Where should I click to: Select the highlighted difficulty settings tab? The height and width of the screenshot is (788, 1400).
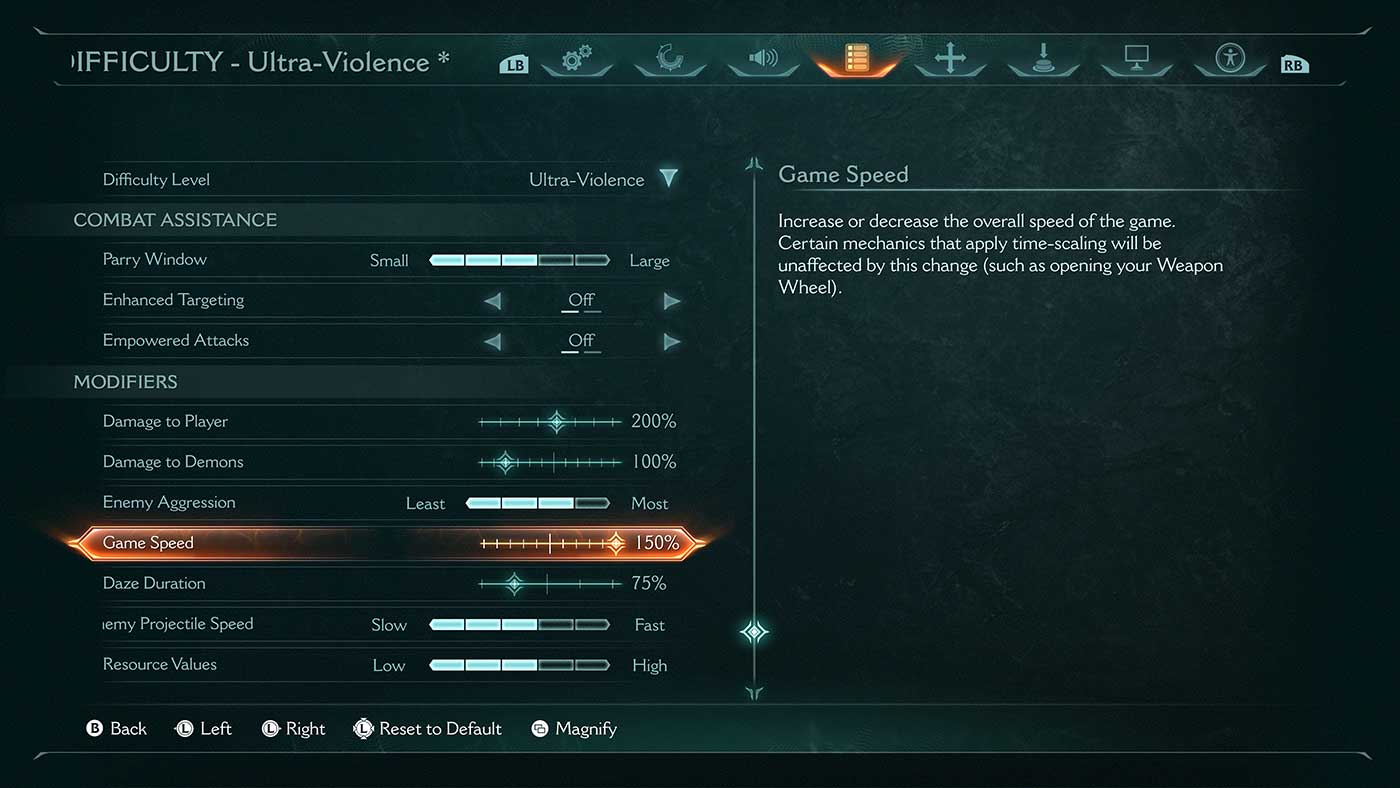tap(856, 60)
